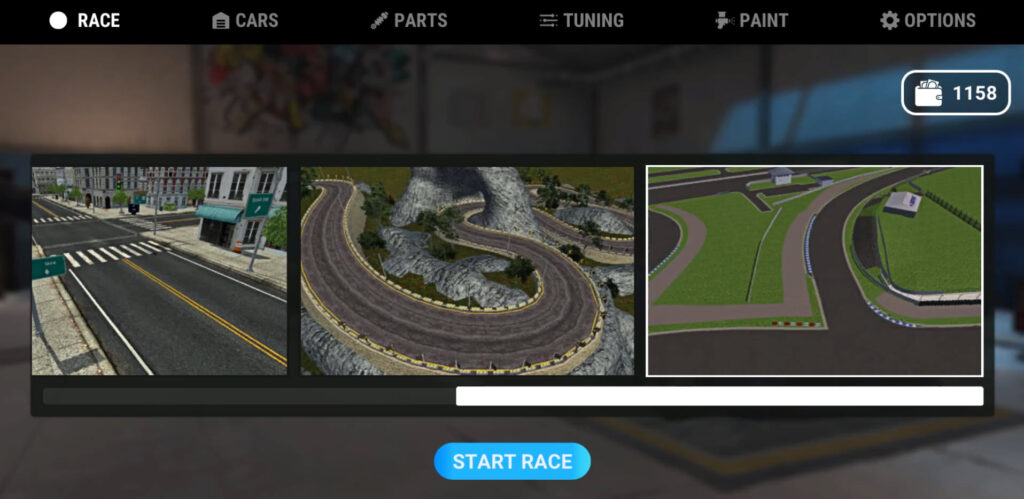
Task: Go to the Parts tab
Action: 408,21
